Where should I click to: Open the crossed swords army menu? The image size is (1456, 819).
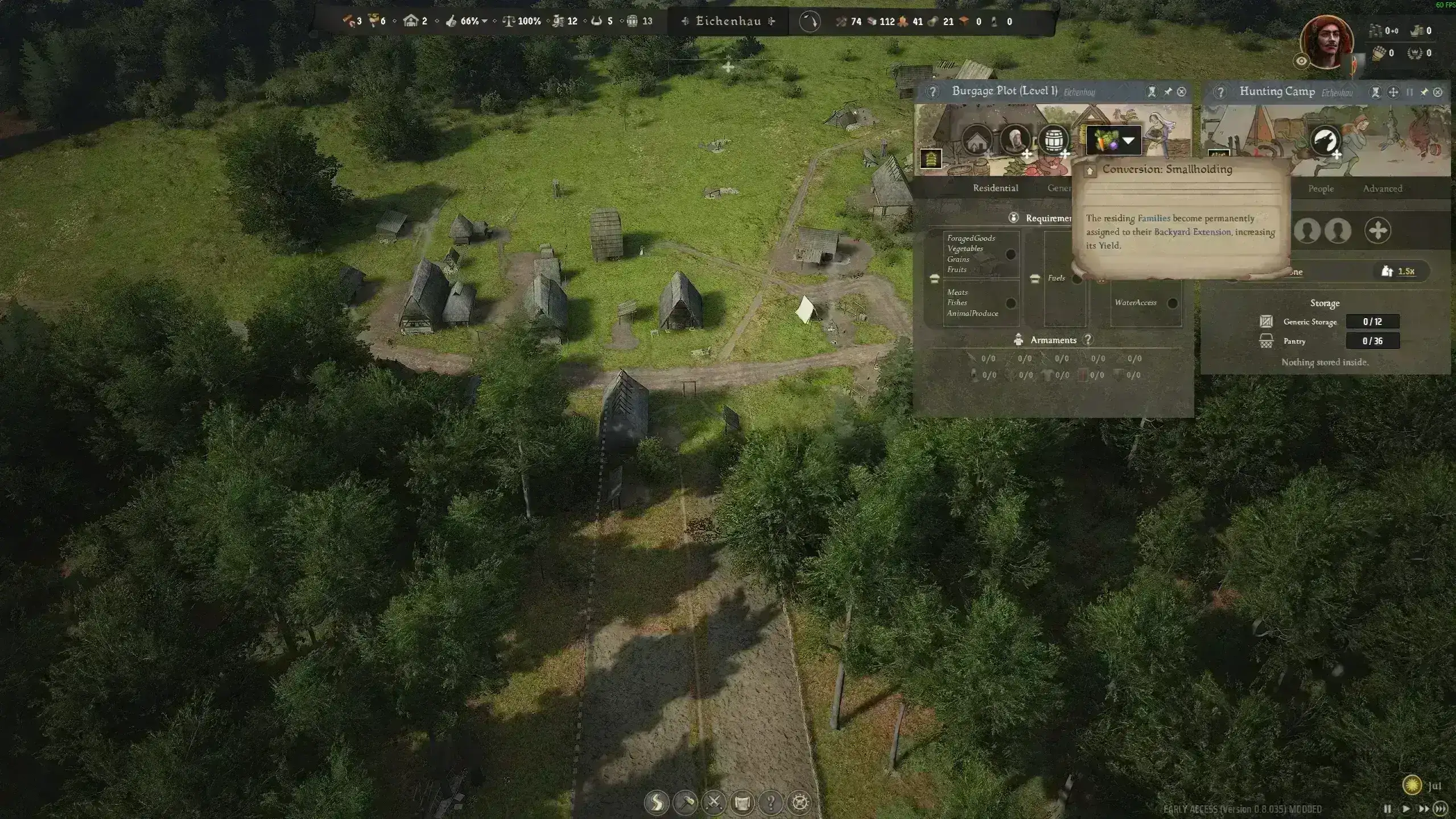713,802
